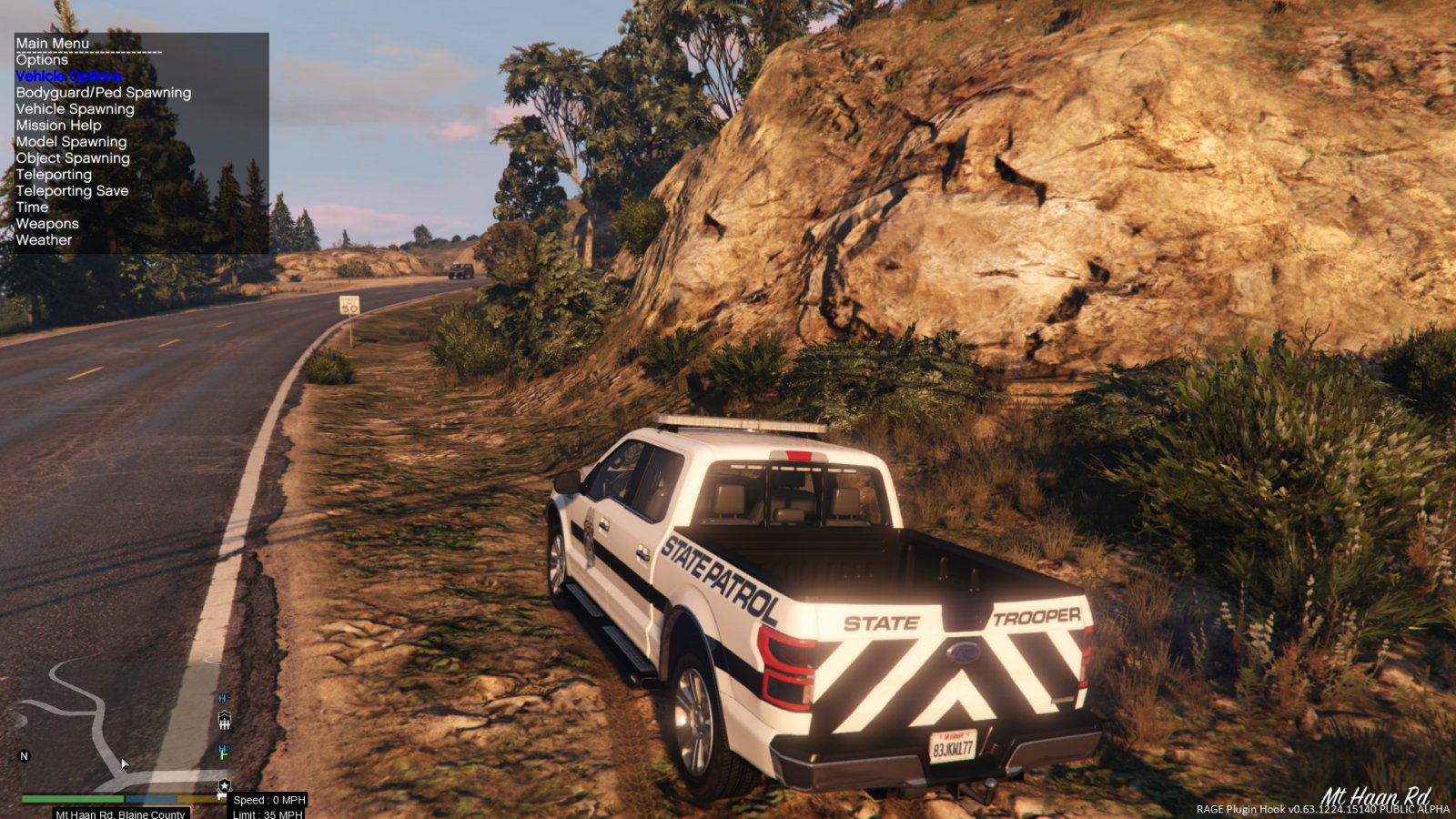The image size is (1456, 819).
Task: Select the highlighted Vehicle Options entry
Action: click(x=68, y=76)
